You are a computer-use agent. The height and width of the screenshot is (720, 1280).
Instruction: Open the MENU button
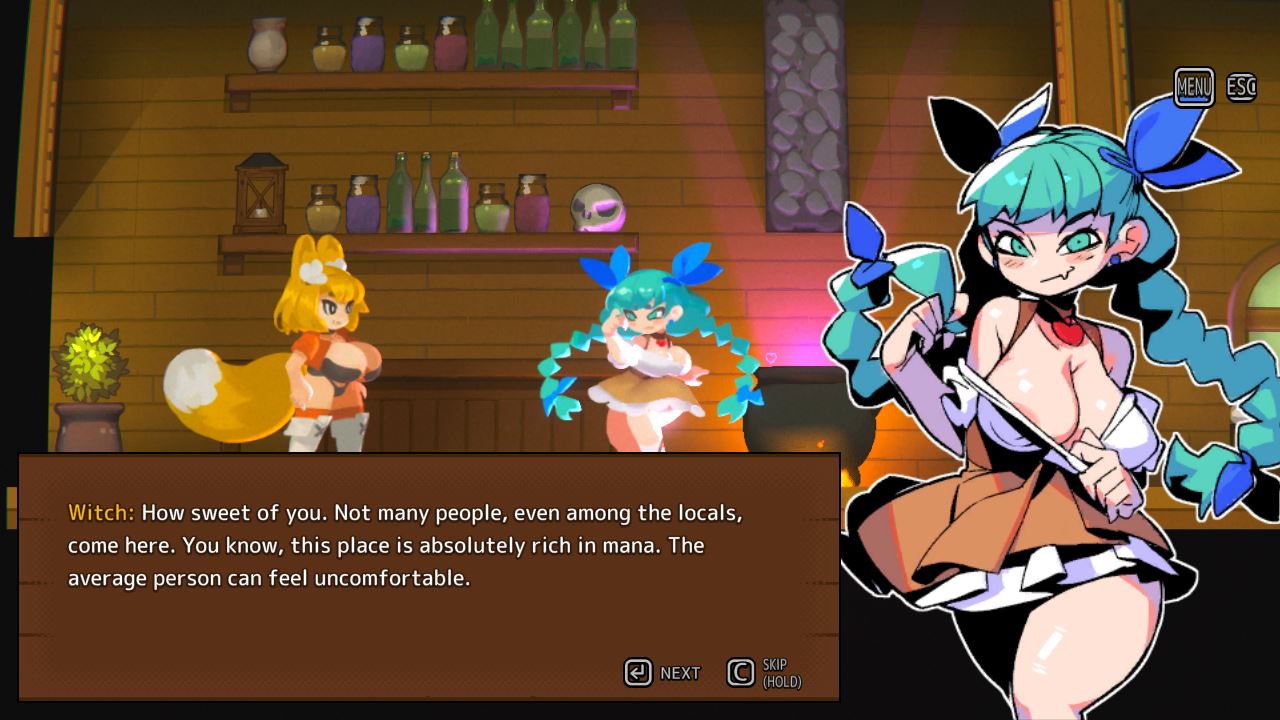pos(1194,87)
